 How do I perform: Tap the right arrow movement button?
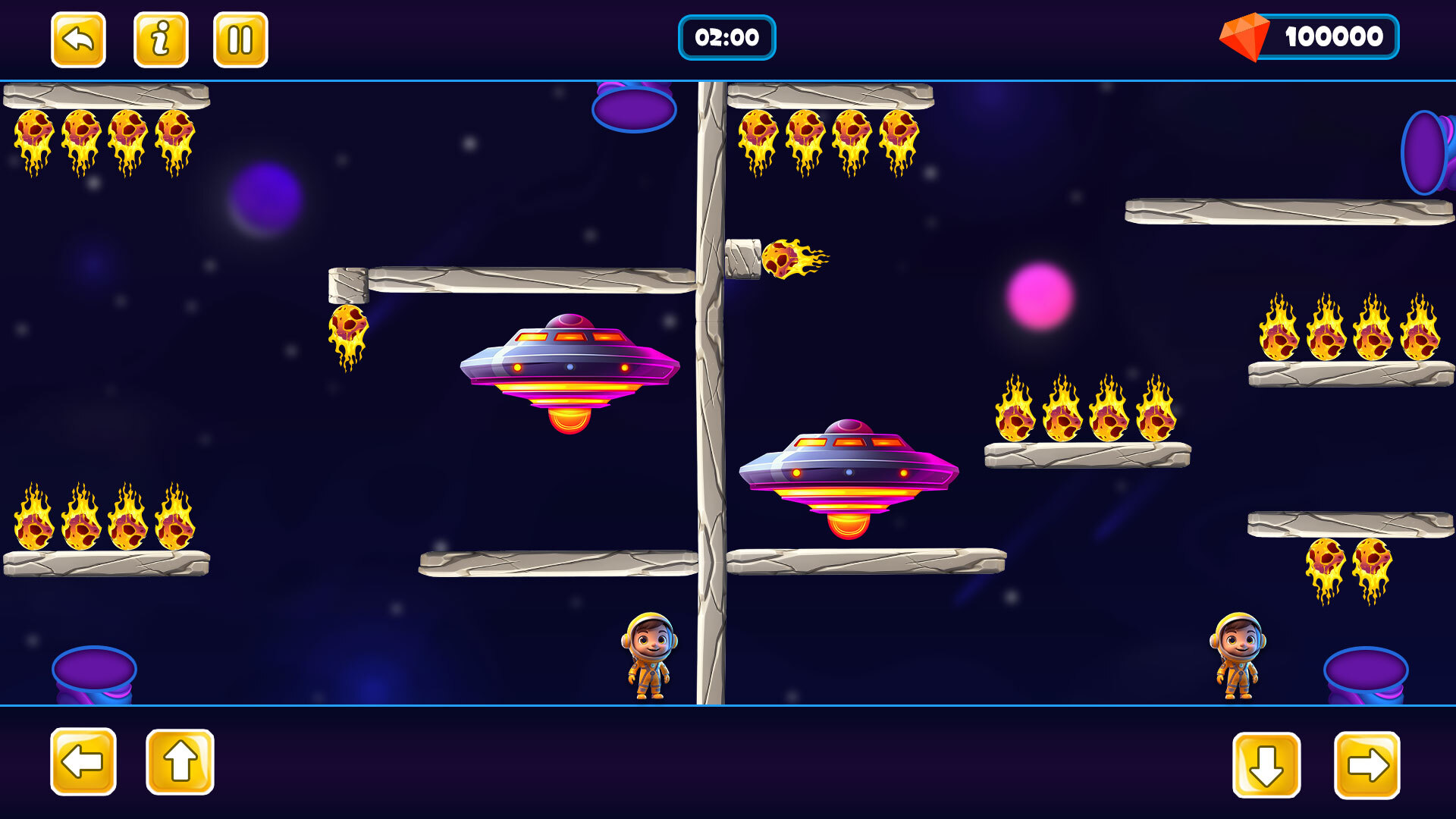(1367, 764)
